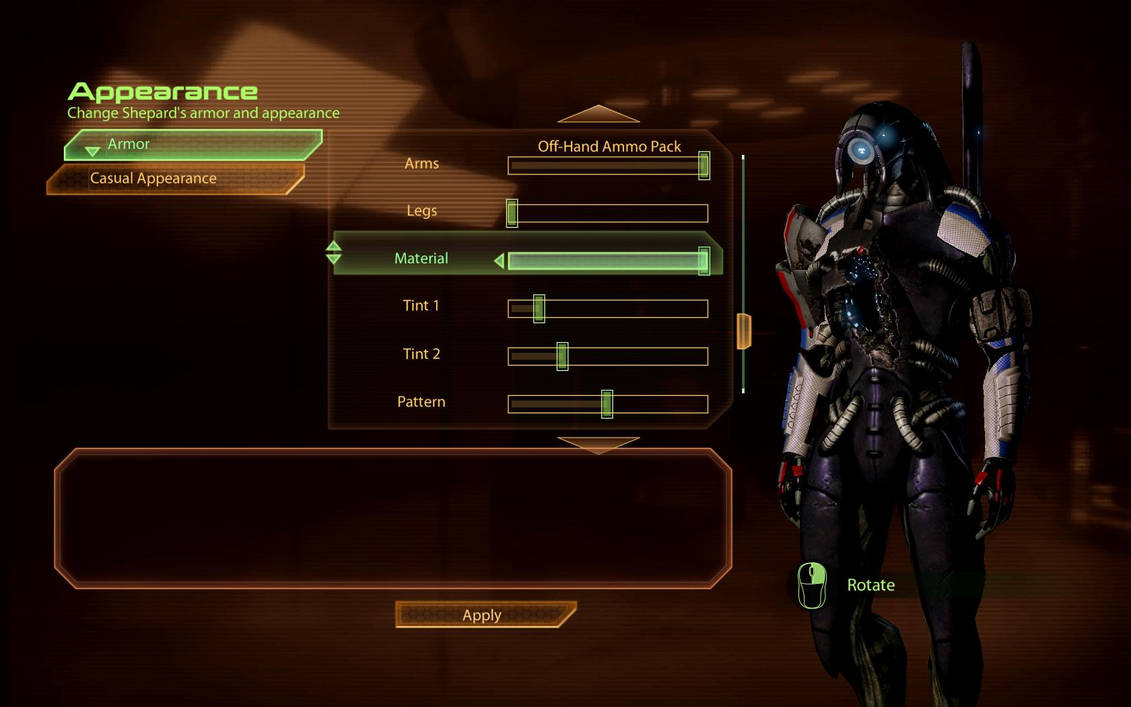
Task: Click the Rotate mouse icon
Action: click(812, 585)
